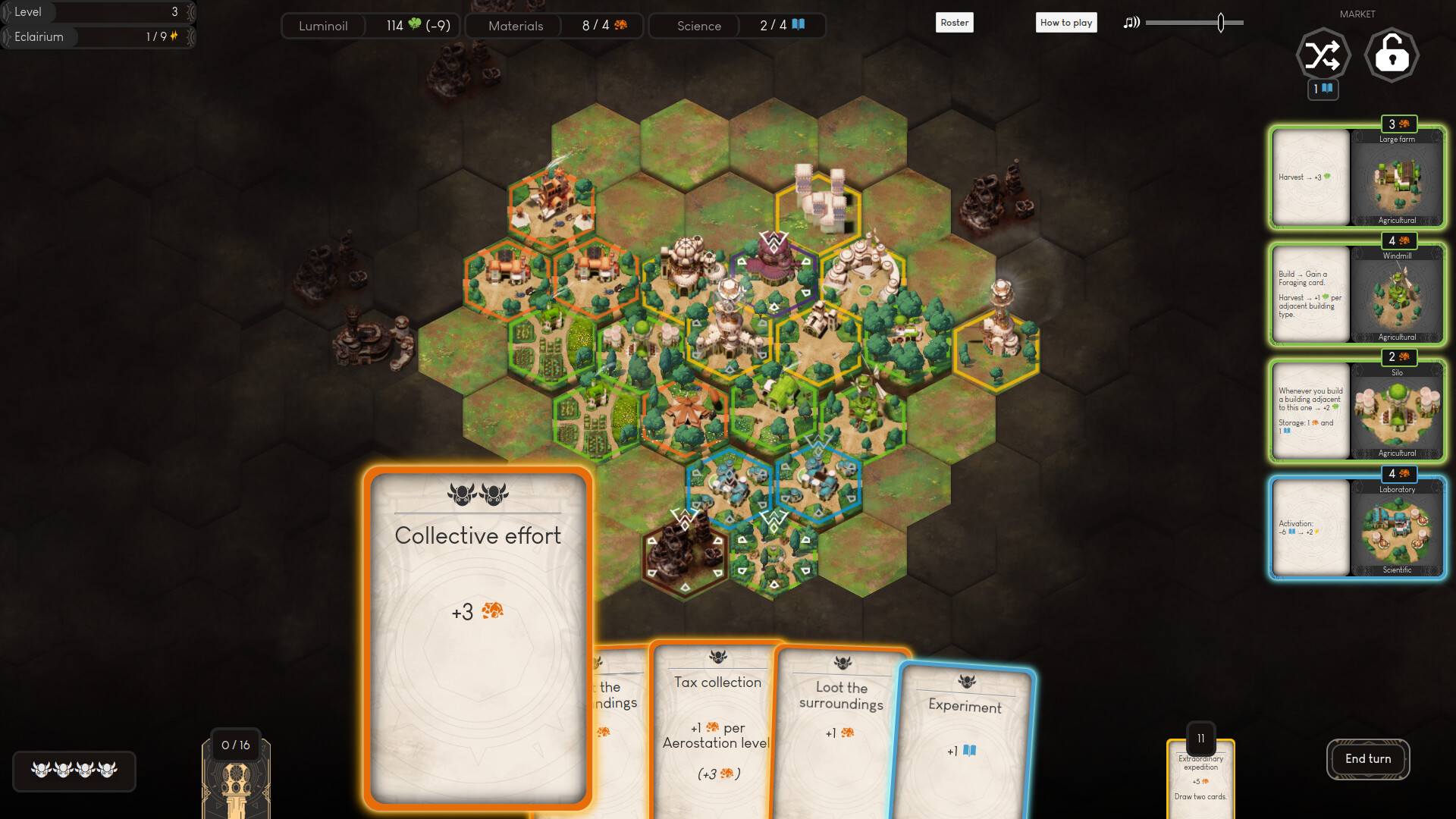Play the Windmill card in the market
Viewport: 1456px width, 819px height.
(x=1357, y=294)
